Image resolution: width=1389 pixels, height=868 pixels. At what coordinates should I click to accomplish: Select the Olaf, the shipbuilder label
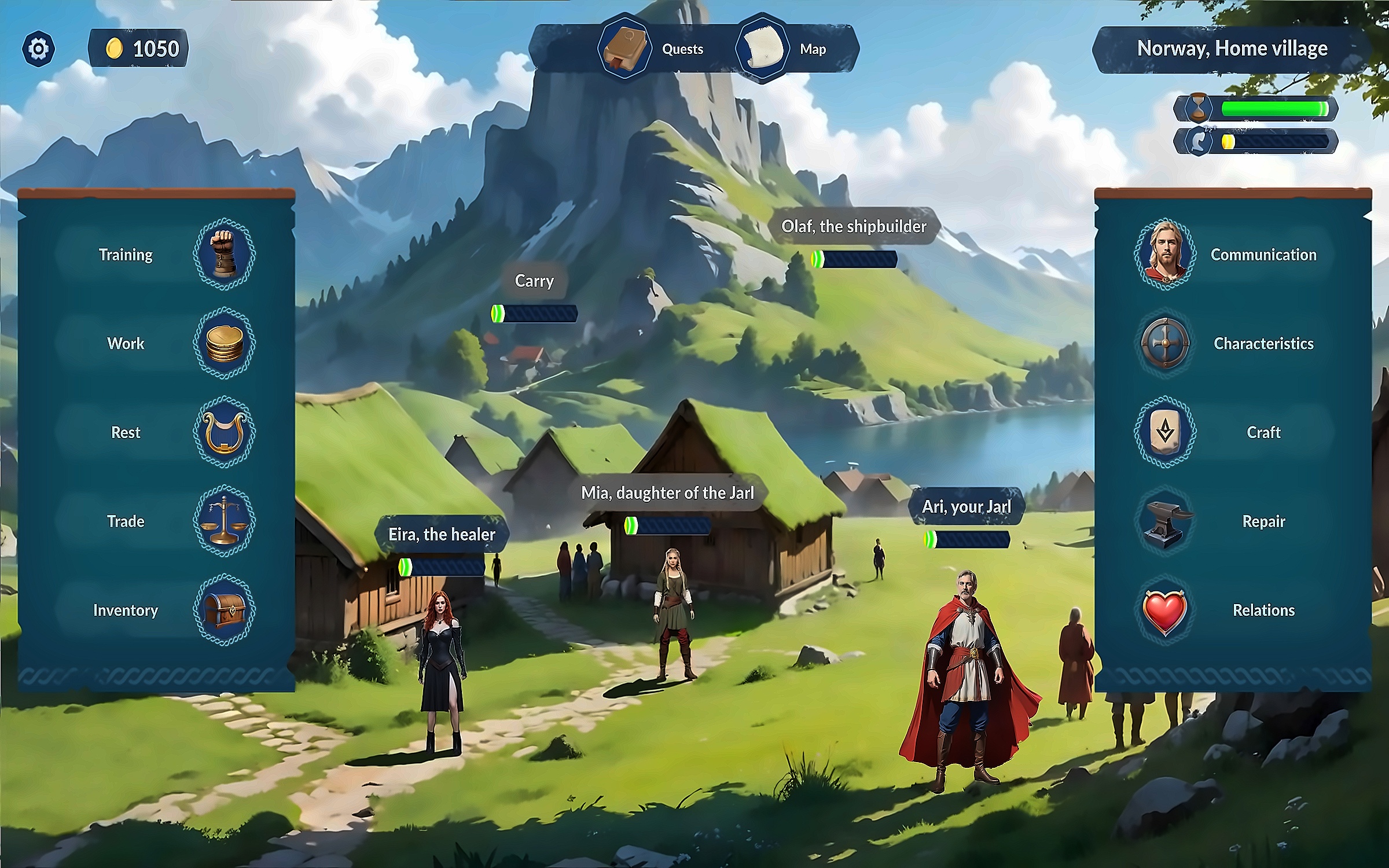click(x=854, y=226)
